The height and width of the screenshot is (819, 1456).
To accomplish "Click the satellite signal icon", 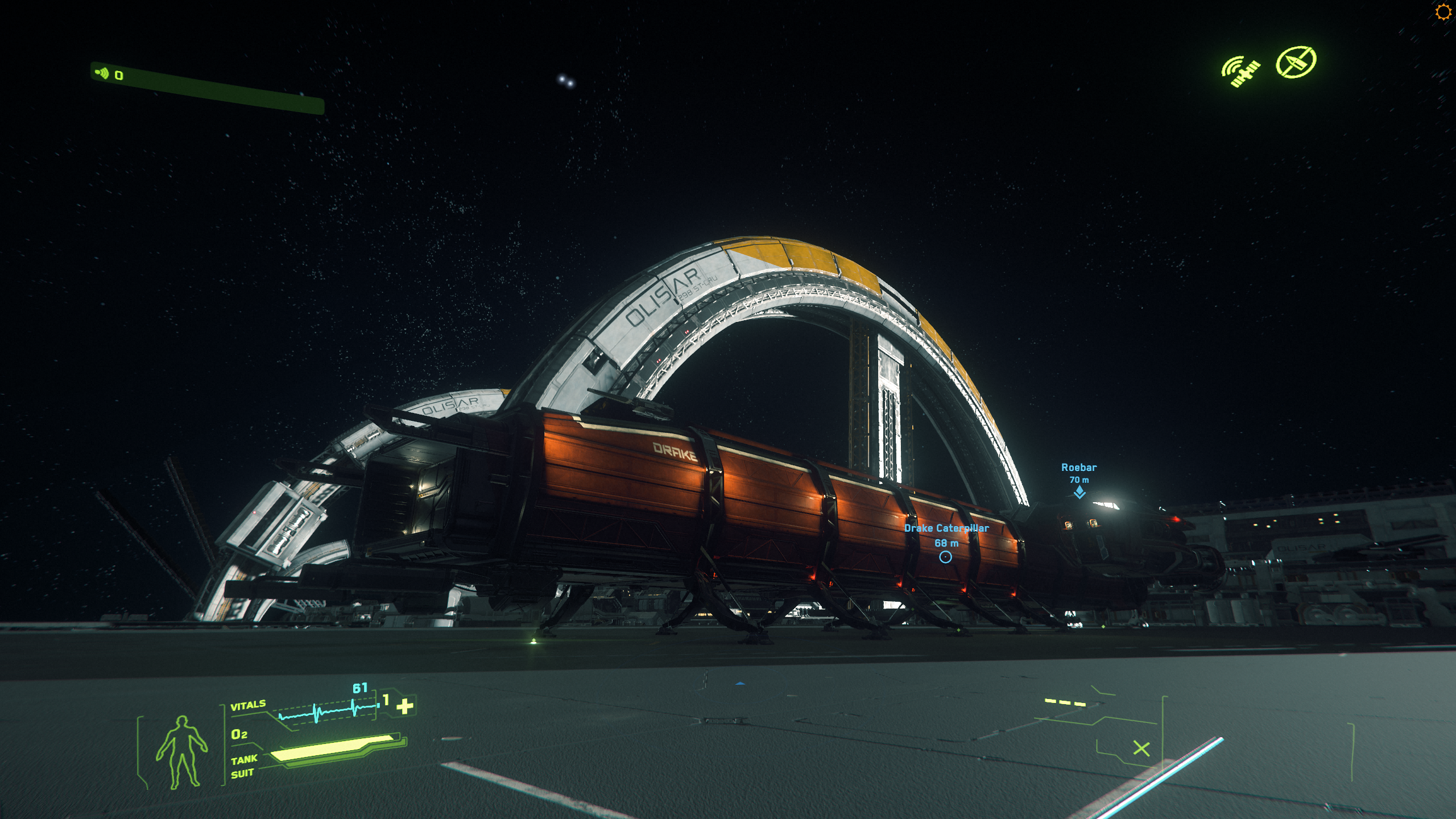I will click(1240, 72).
